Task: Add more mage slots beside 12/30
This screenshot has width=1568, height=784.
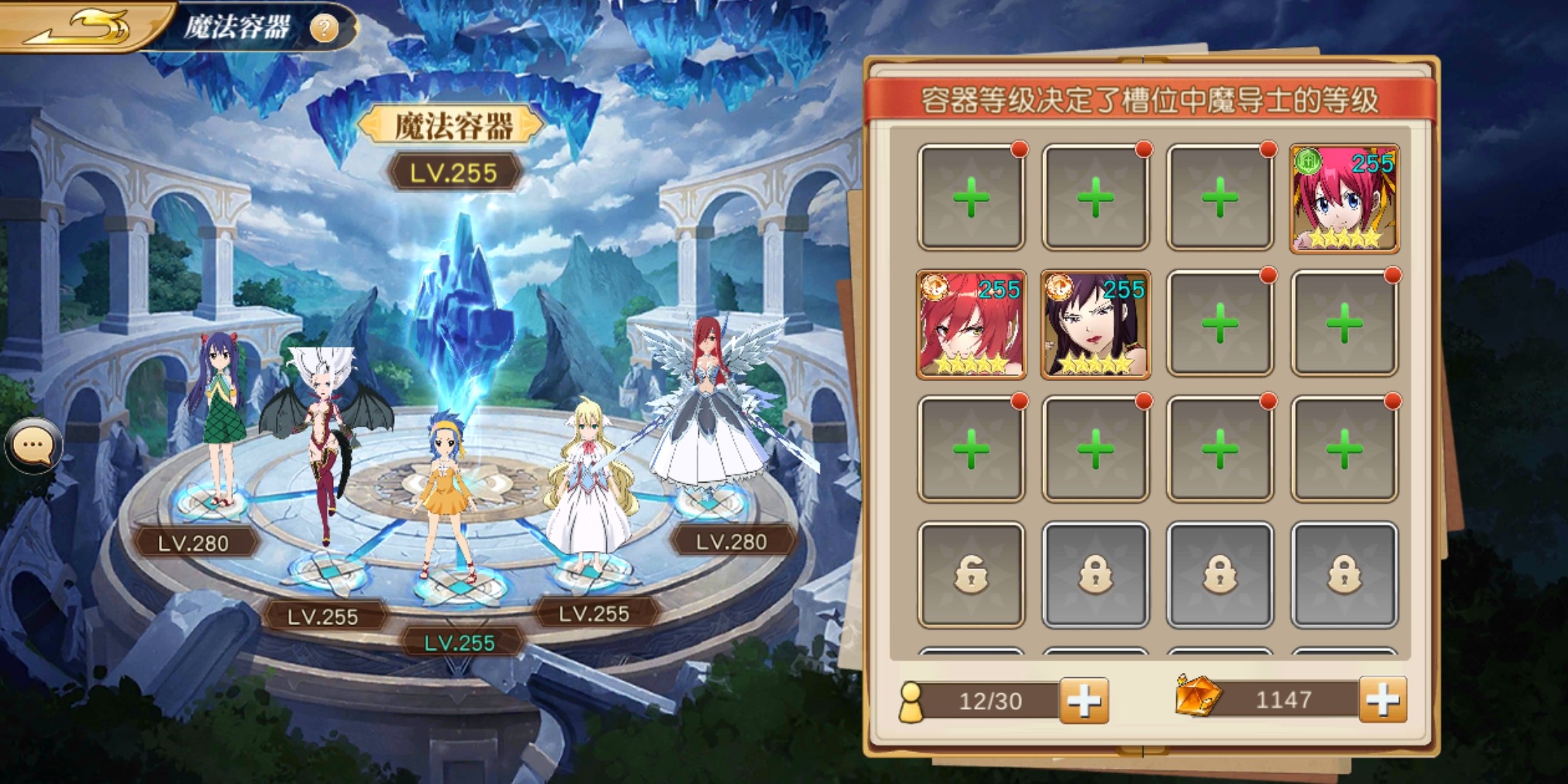Action: click(x=1083, y=701)
